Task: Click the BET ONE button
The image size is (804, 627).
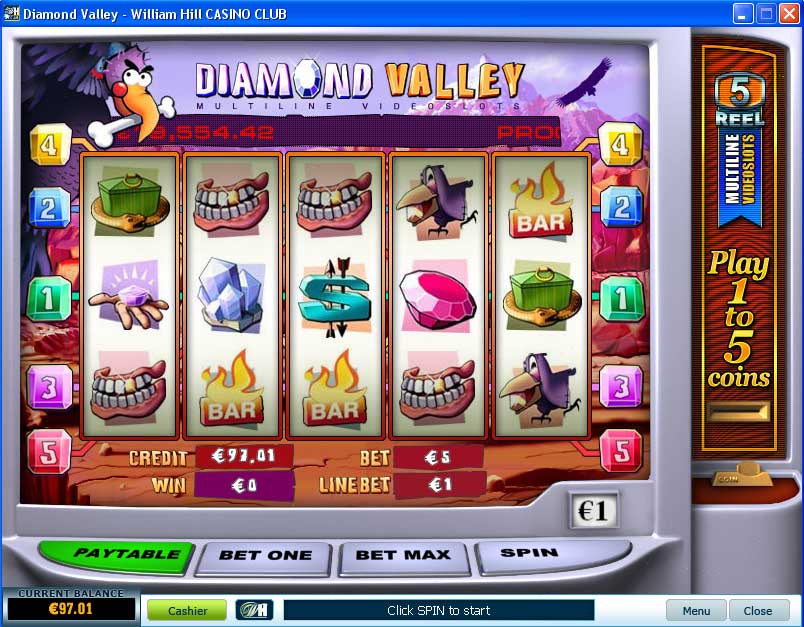Action: pos(265,556)
